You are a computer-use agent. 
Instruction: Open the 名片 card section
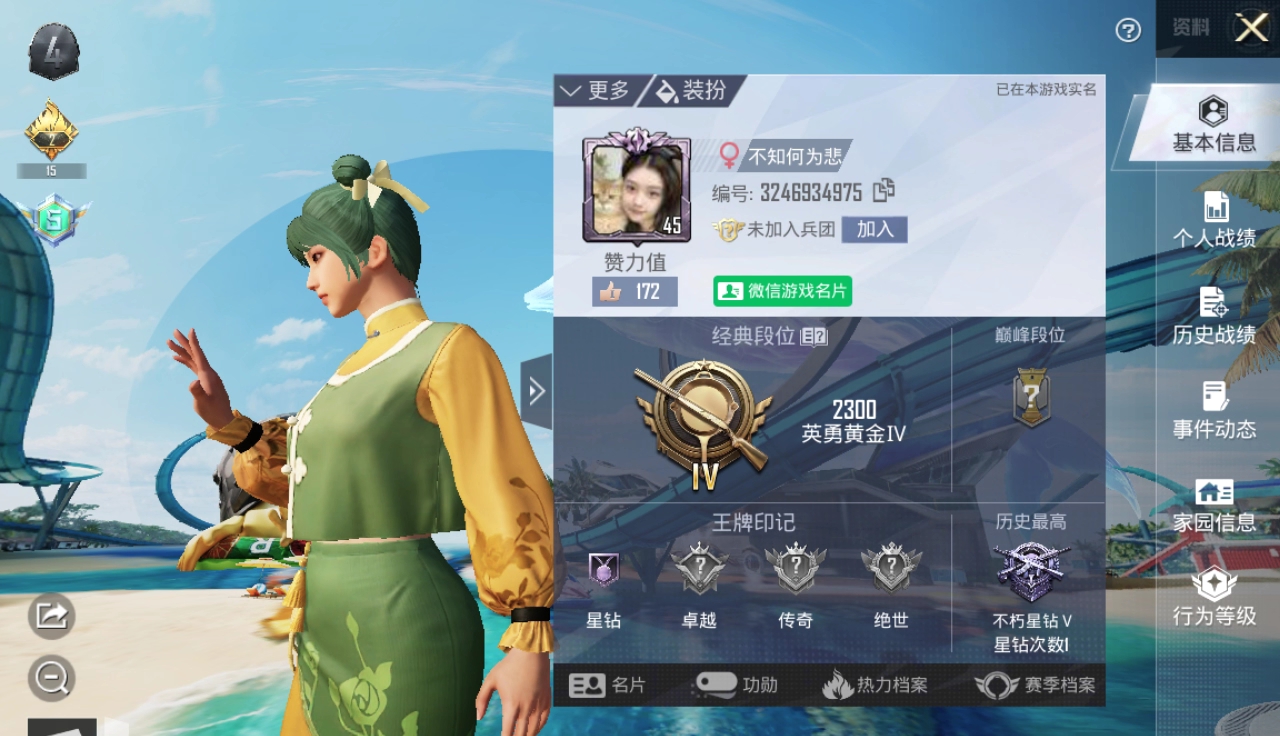pos(608,685)
